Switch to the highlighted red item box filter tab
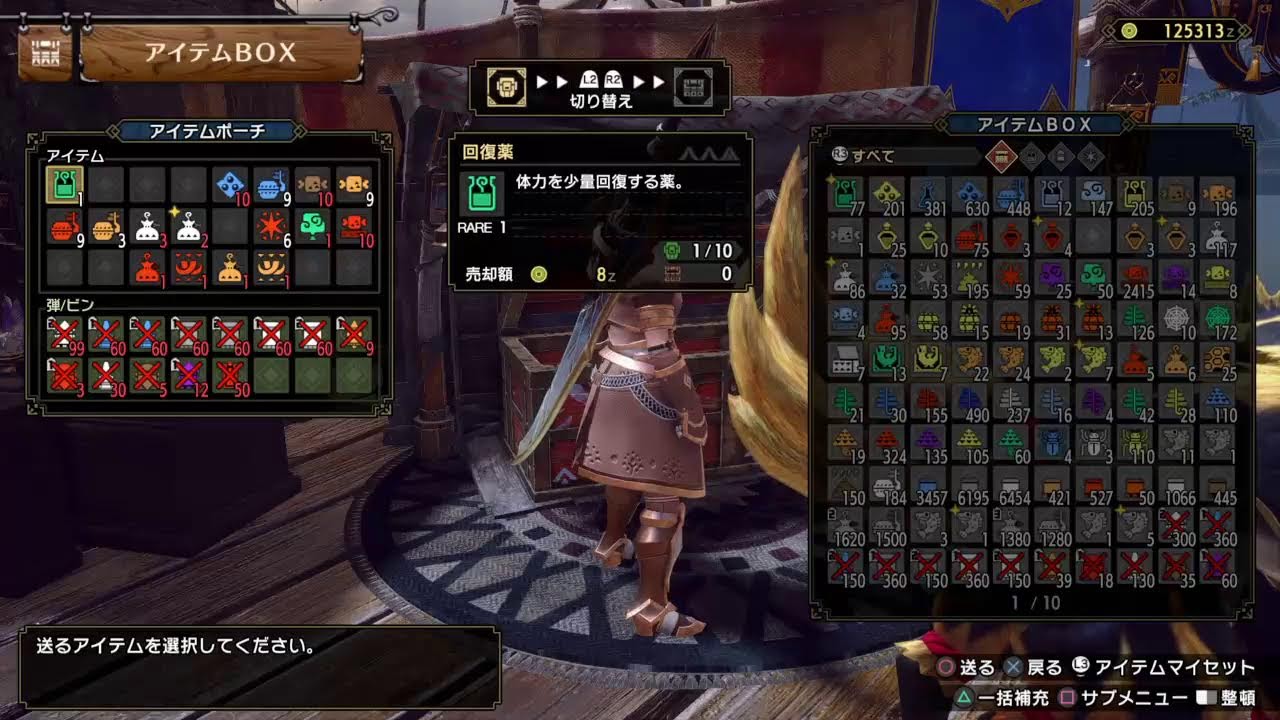This screenshot has height=720, width=1280. point(1001,156)
